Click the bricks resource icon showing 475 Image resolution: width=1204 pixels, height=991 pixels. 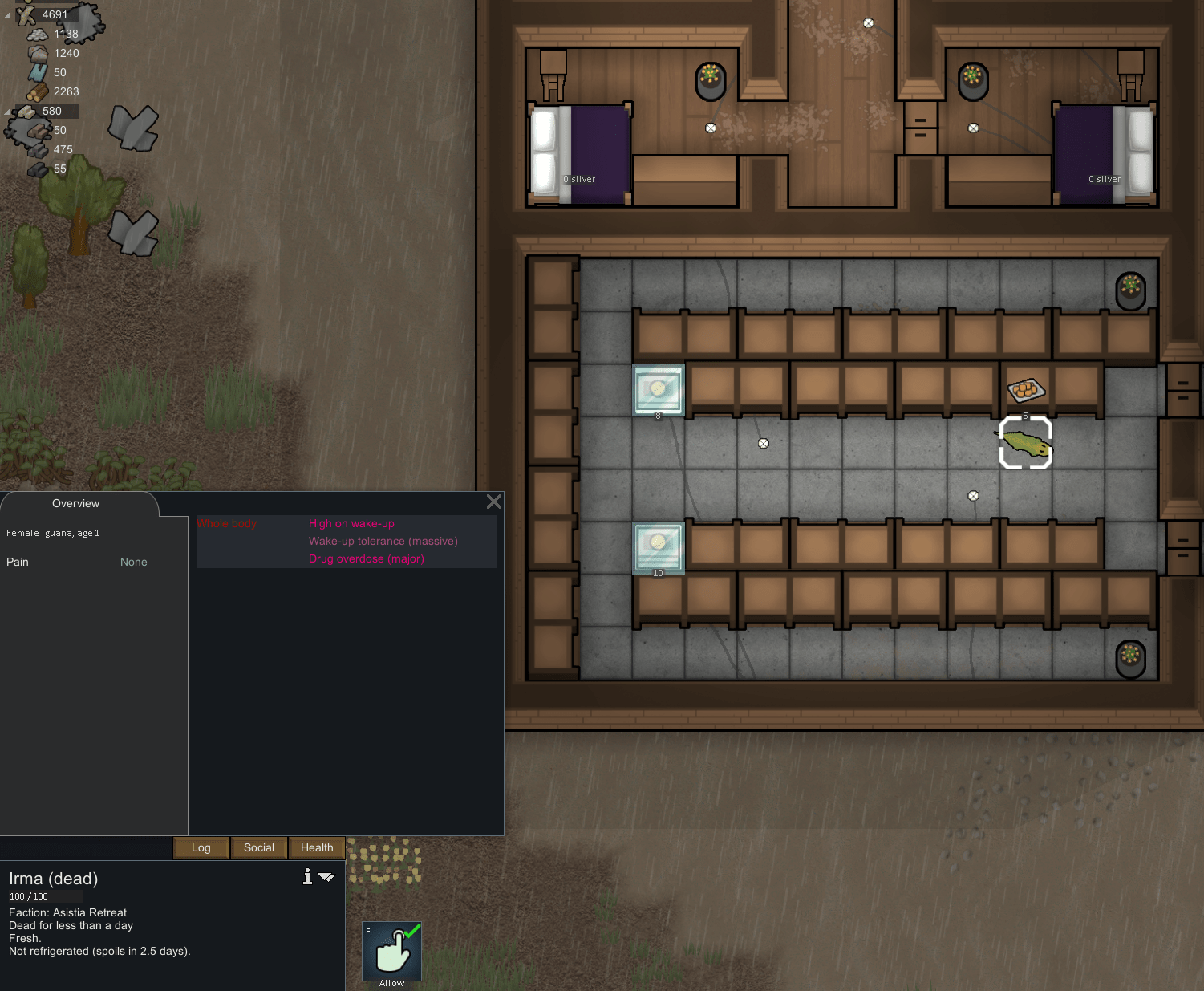pyautogui.click(x=36, y=149)
